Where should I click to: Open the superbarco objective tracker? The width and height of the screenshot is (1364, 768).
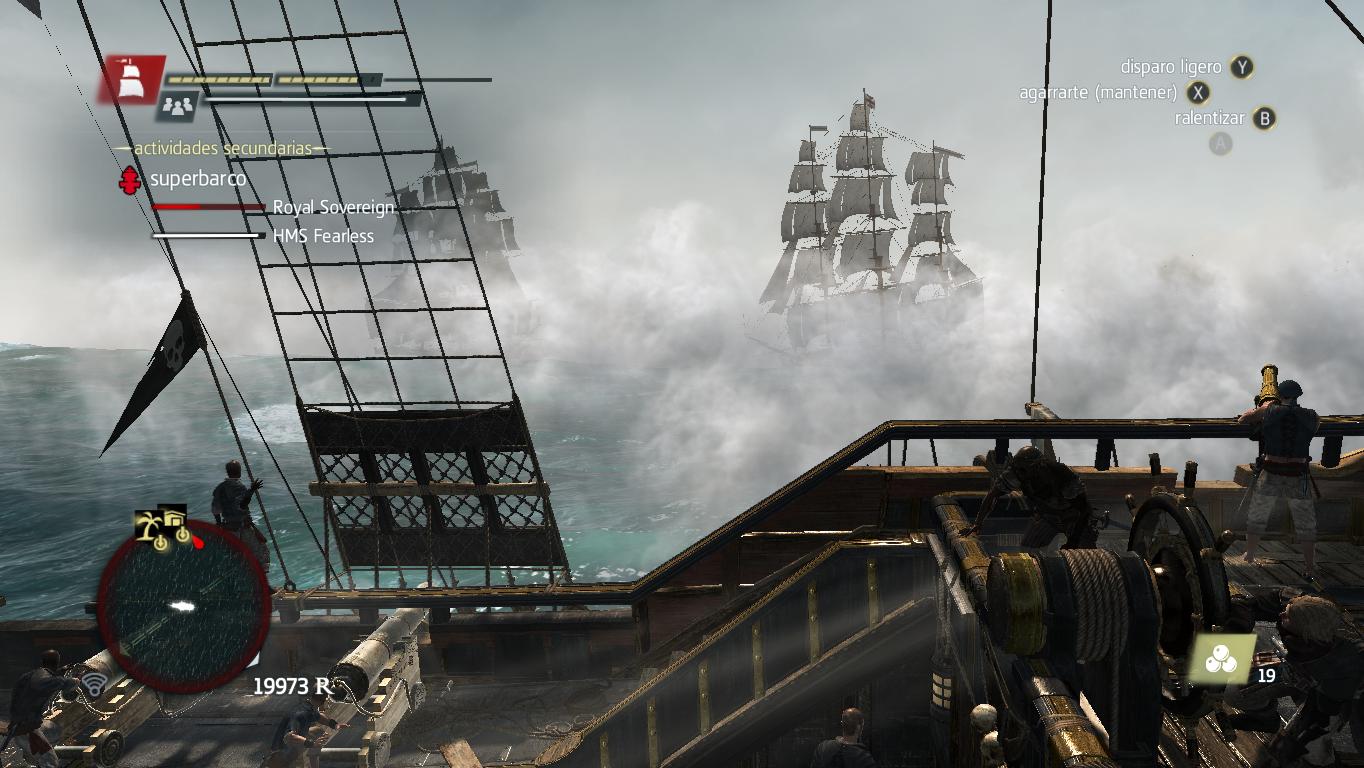click(197, 179)
